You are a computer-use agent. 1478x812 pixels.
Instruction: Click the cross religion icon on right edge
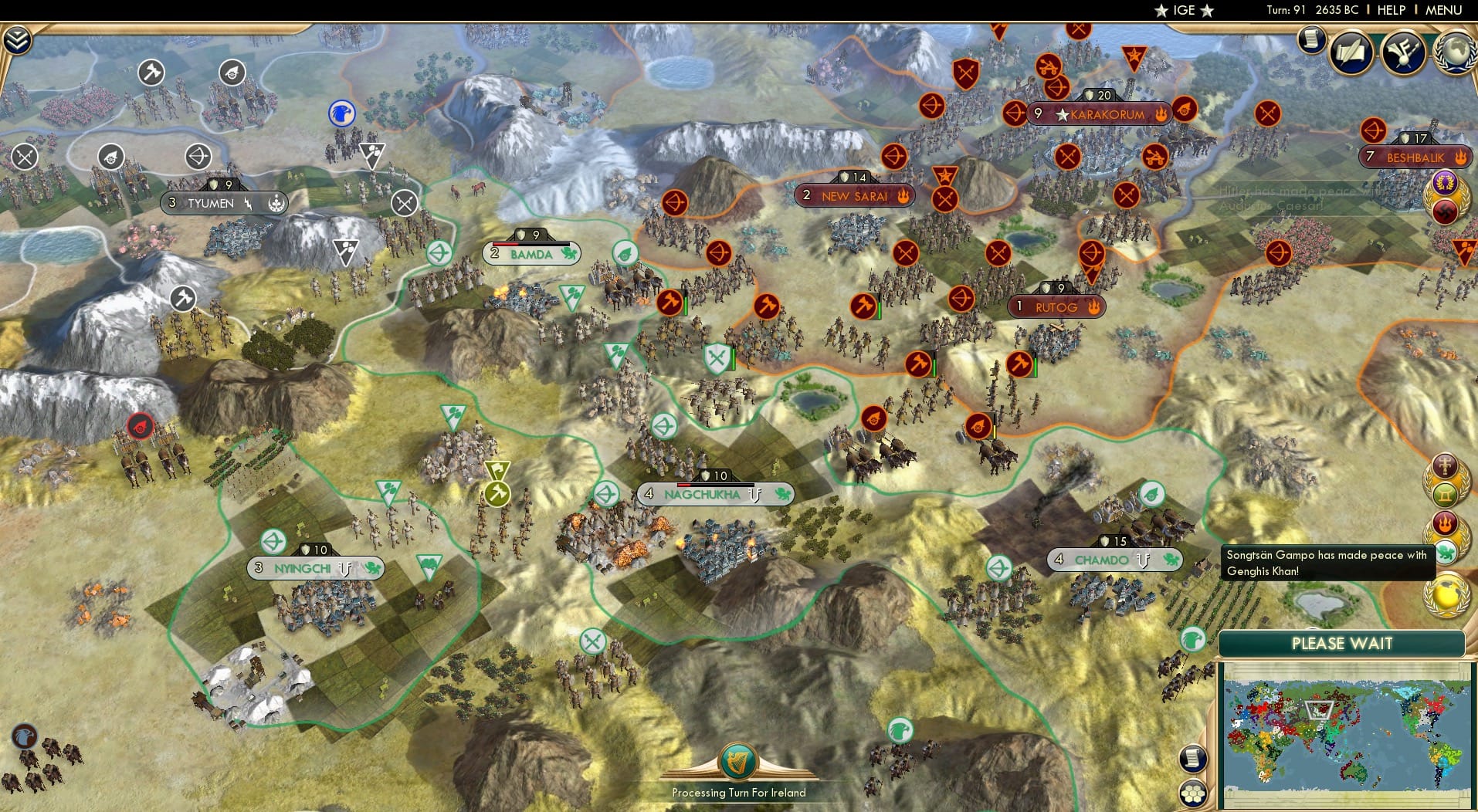pyautogui.click(x=1446, y=466)
